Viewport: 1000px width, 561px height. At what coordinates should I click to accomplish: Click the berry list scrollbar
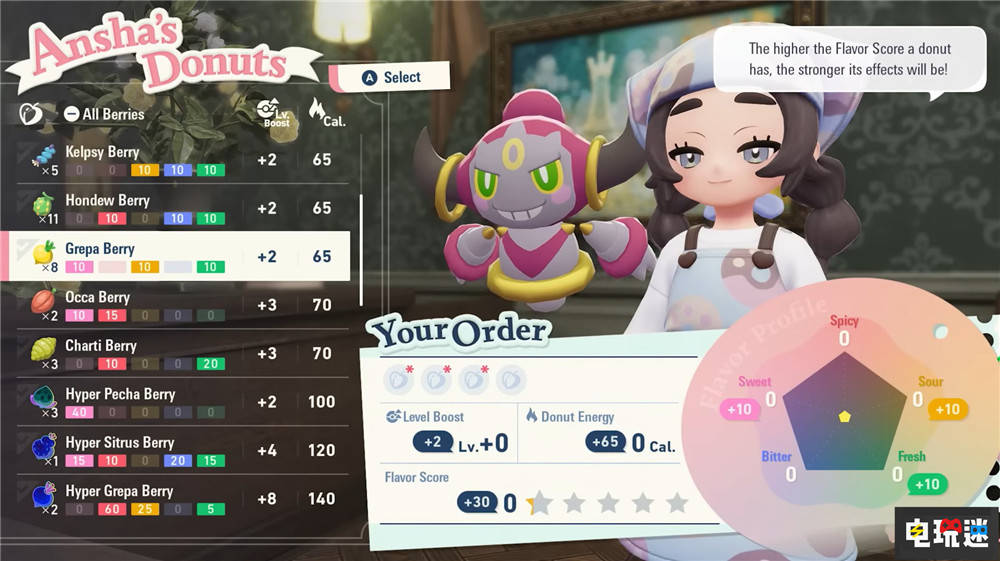(361, 250)
